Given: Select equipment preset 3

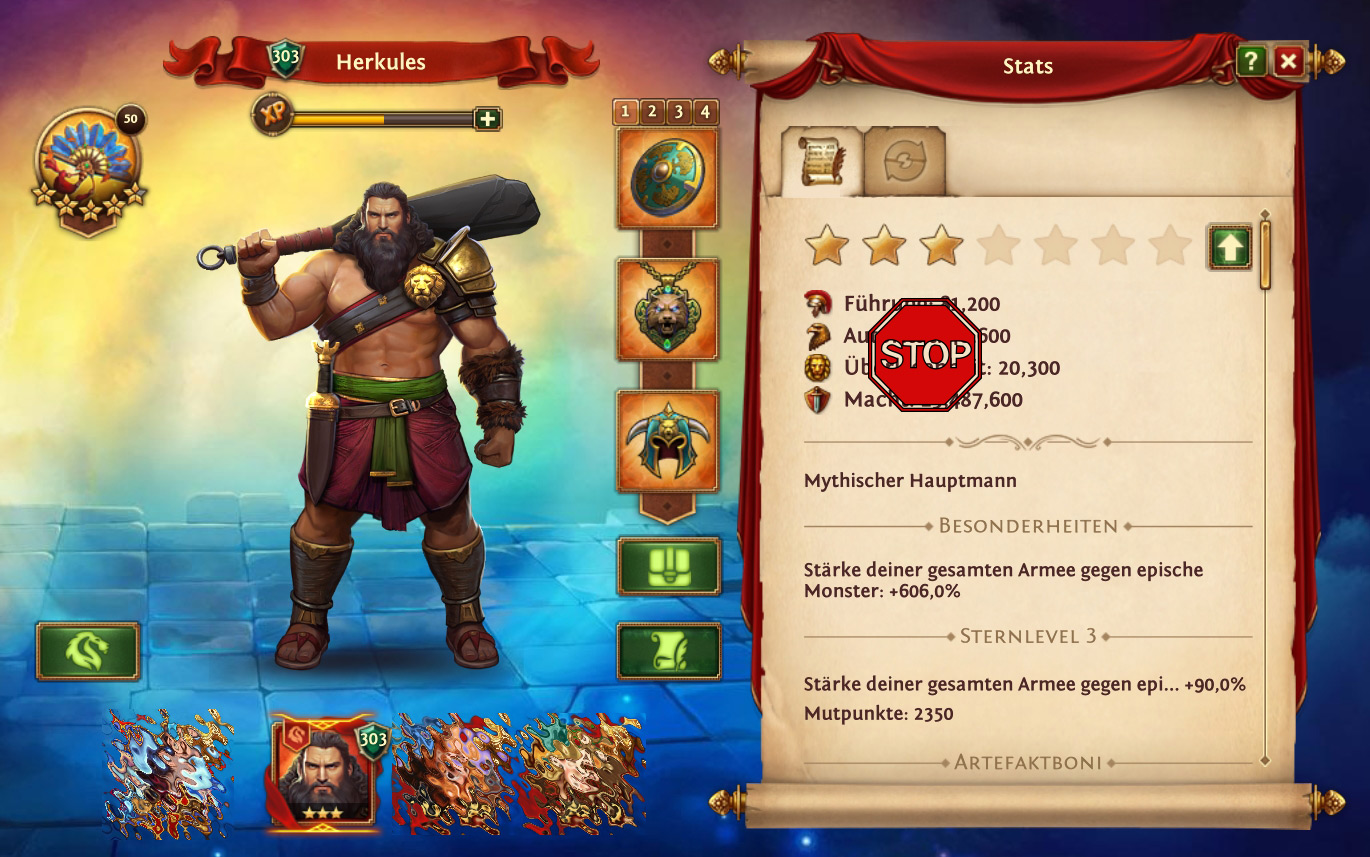Looking at the screenshot, I should tap(679, 111).
